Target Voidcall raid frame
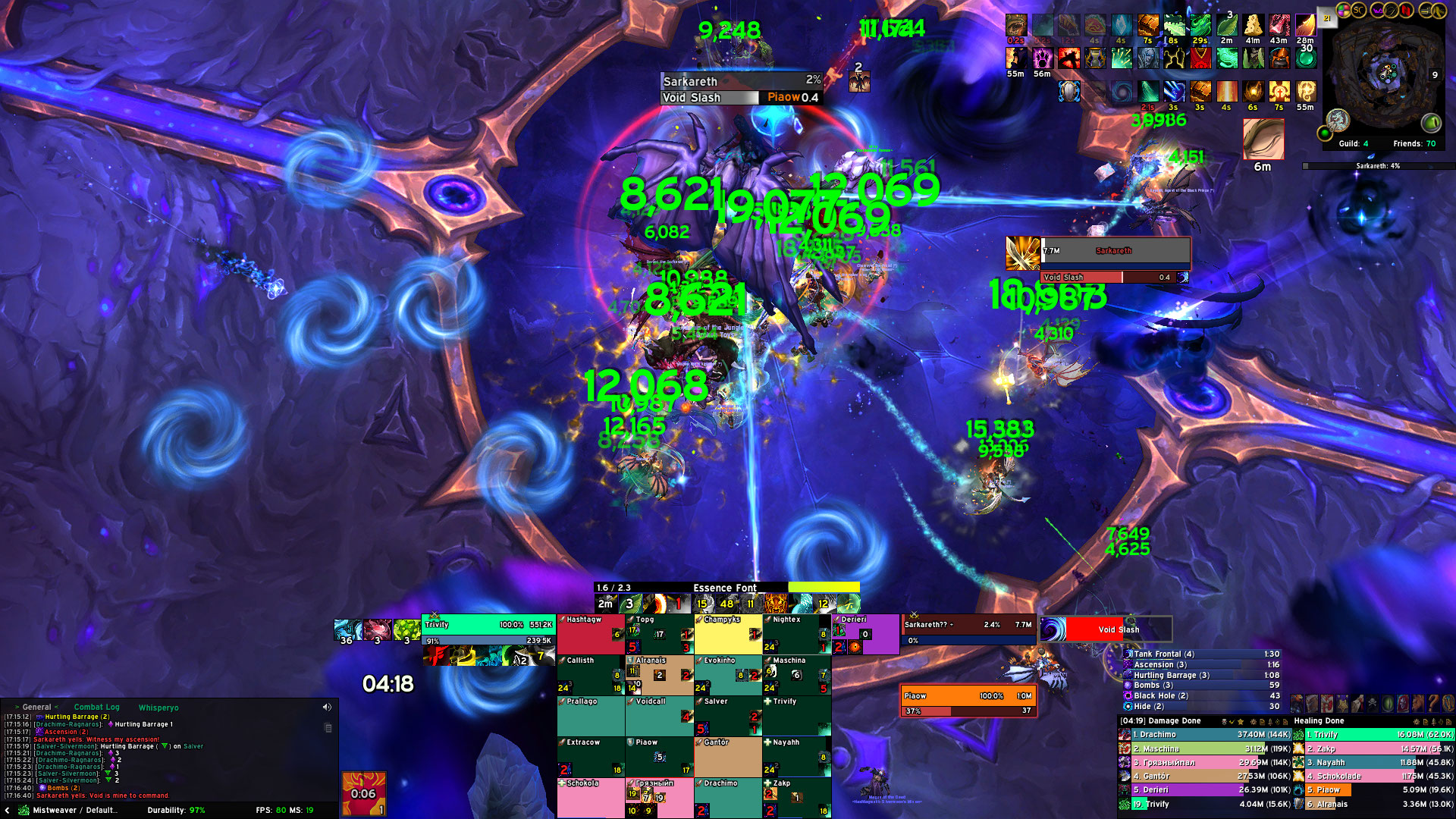1456x819 pixels. [659, 717]
